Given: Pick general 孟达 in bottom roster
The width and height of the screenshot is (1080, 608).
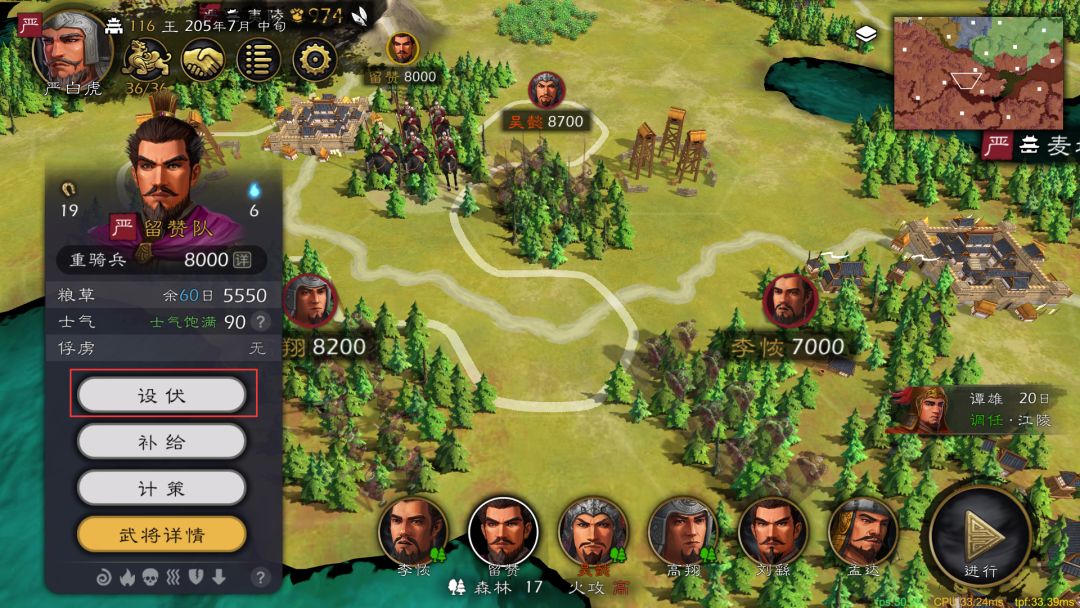Looking at the screenshot, I should [862, 532].
